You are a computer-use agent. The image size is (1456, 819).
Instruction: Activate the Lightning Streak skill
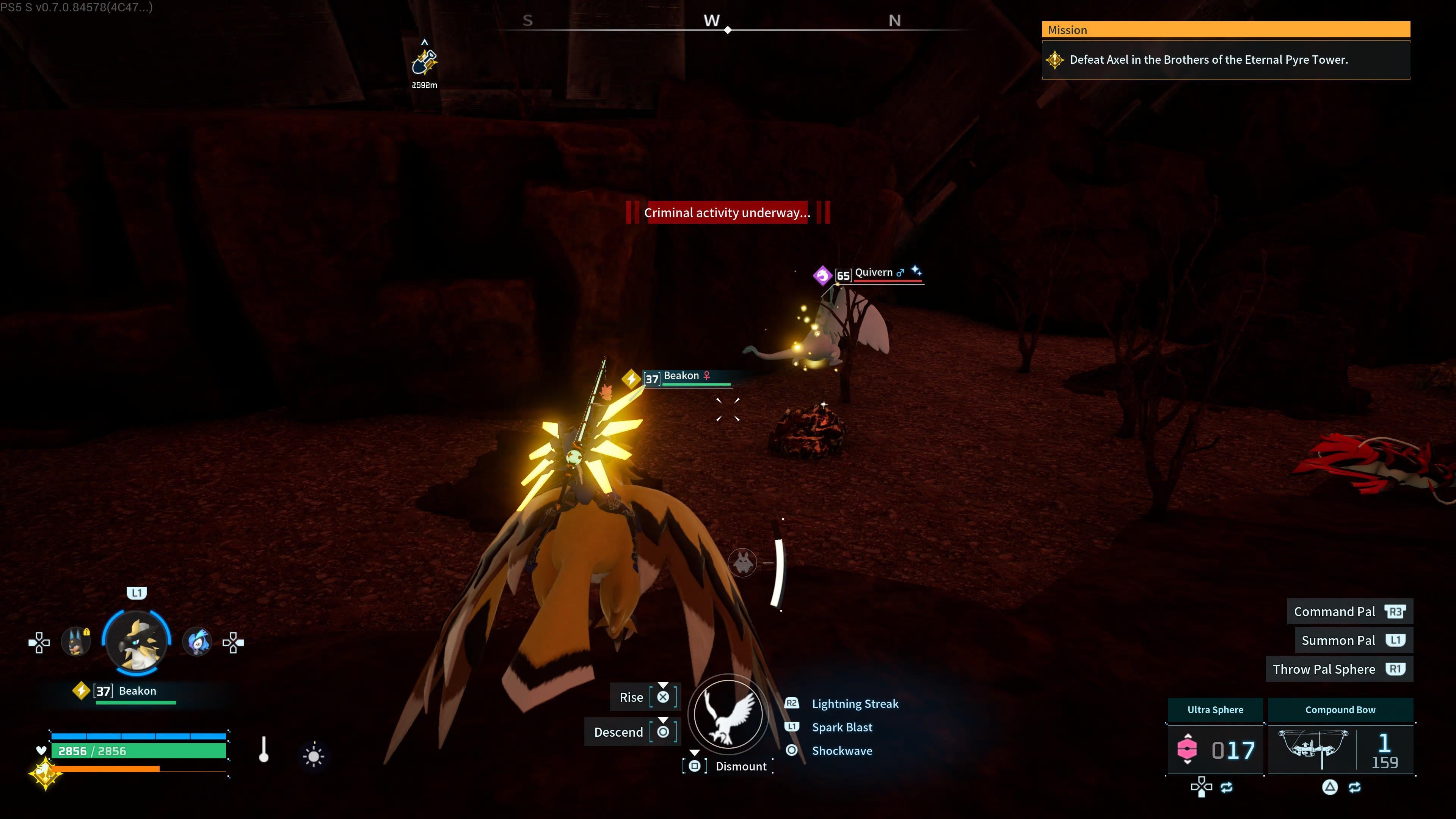coord(855,704)
